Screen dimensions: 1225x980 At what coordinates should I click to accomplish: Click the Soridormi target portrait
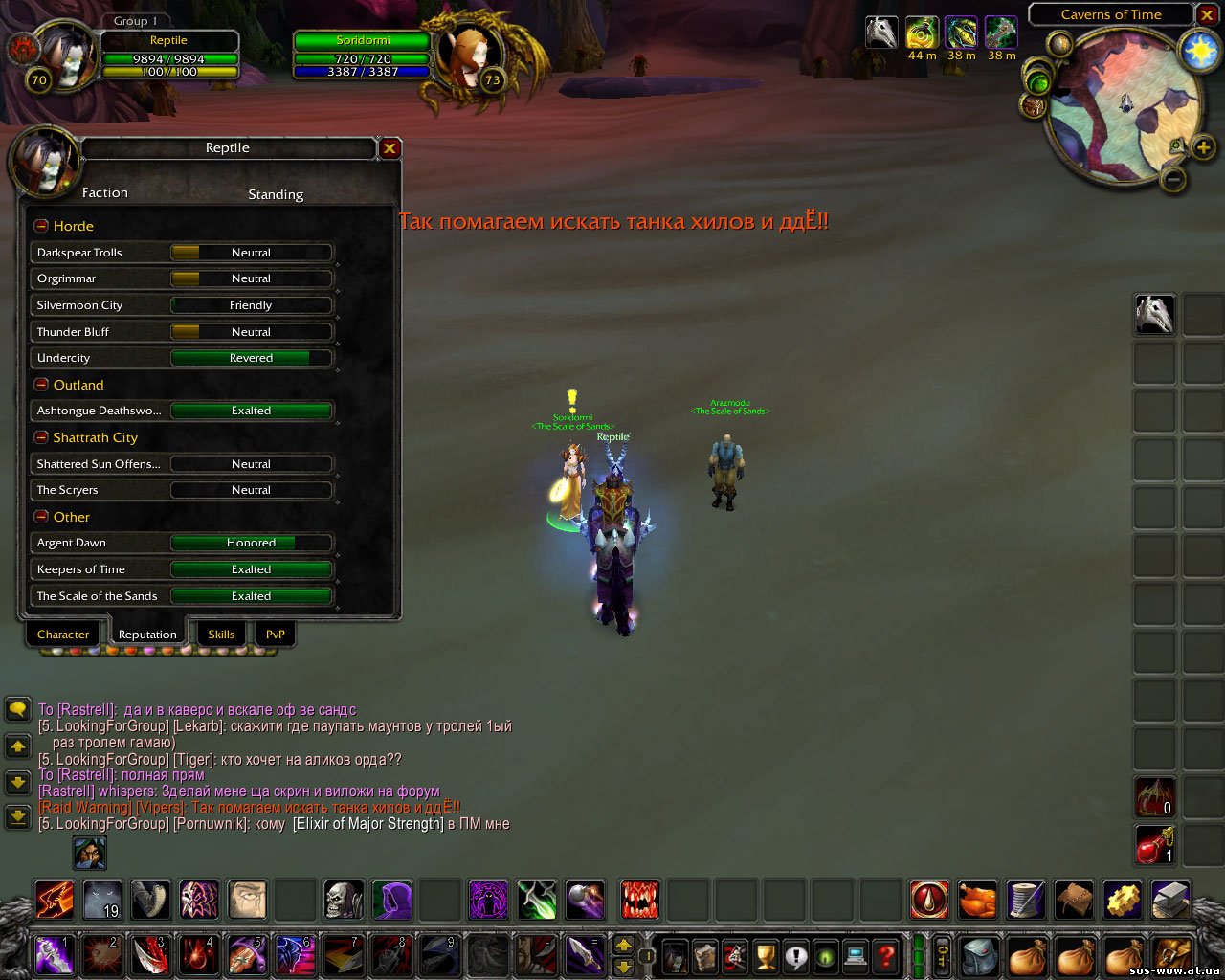pos(469,57)
